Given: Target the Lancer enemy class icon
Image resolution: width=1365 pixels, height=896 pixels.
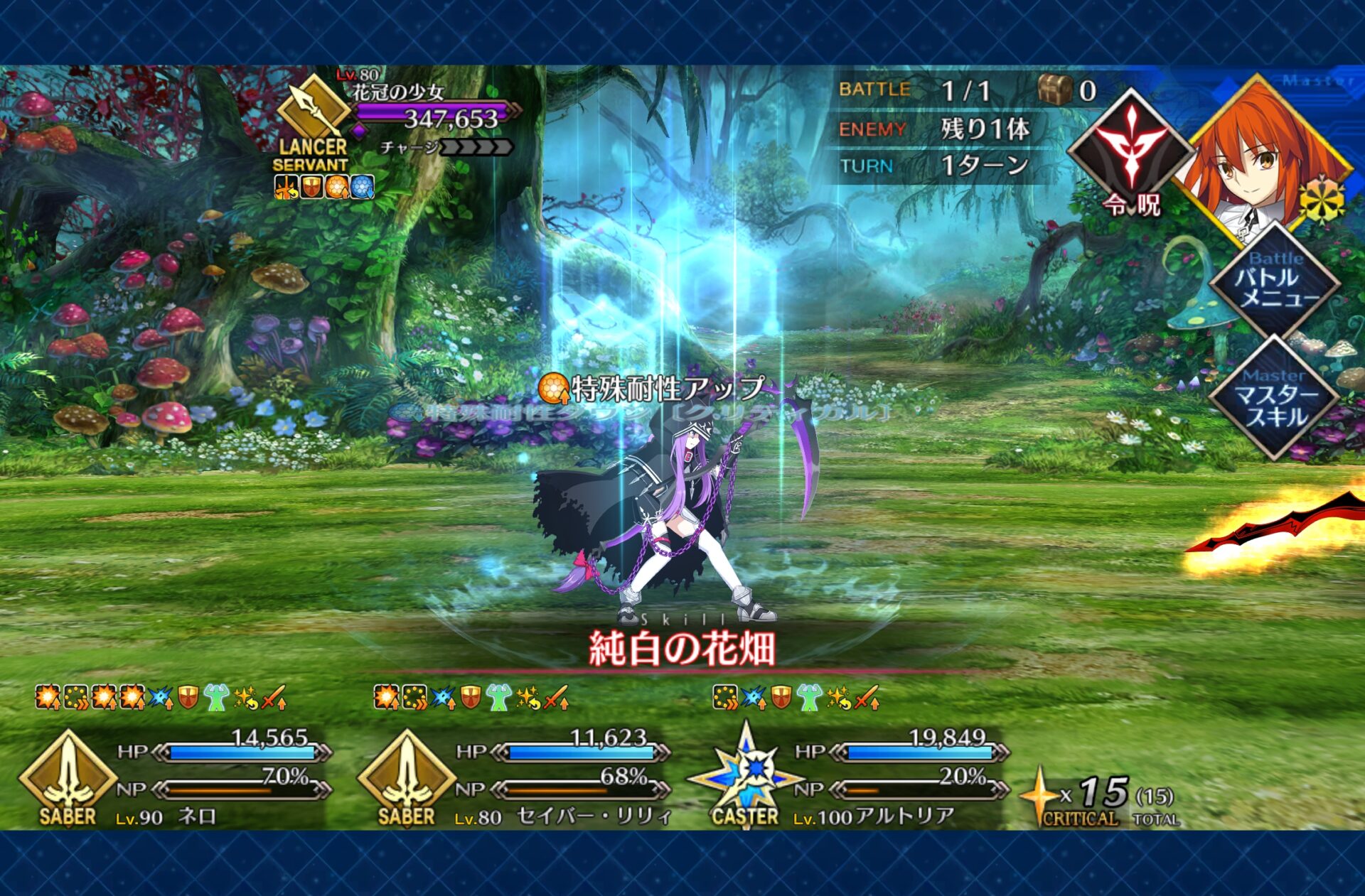Looking at the screenshot, I should click(x=313, y=114).
